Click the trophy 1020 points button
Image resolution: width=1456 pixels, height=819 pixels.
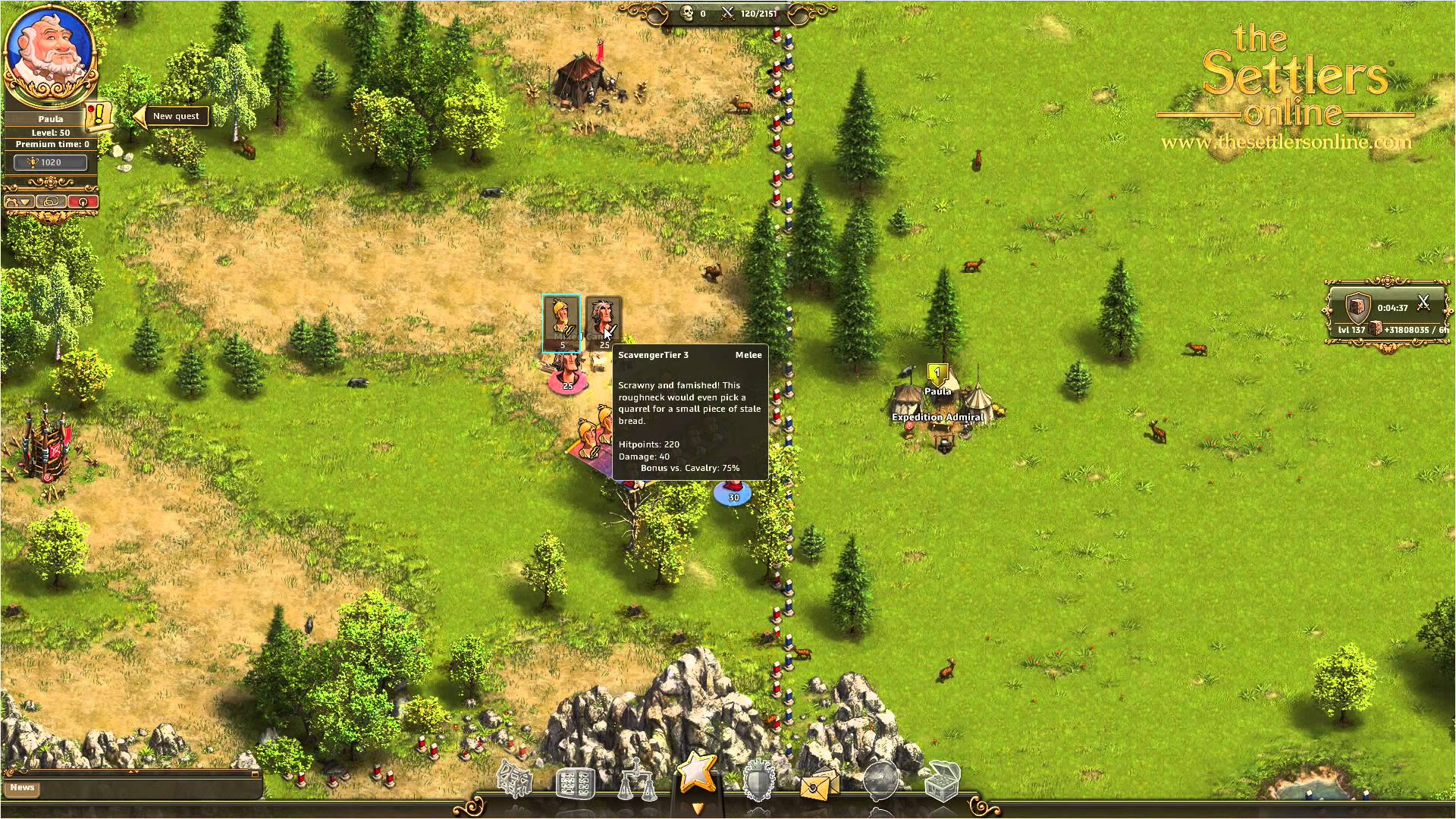(51, 162)
